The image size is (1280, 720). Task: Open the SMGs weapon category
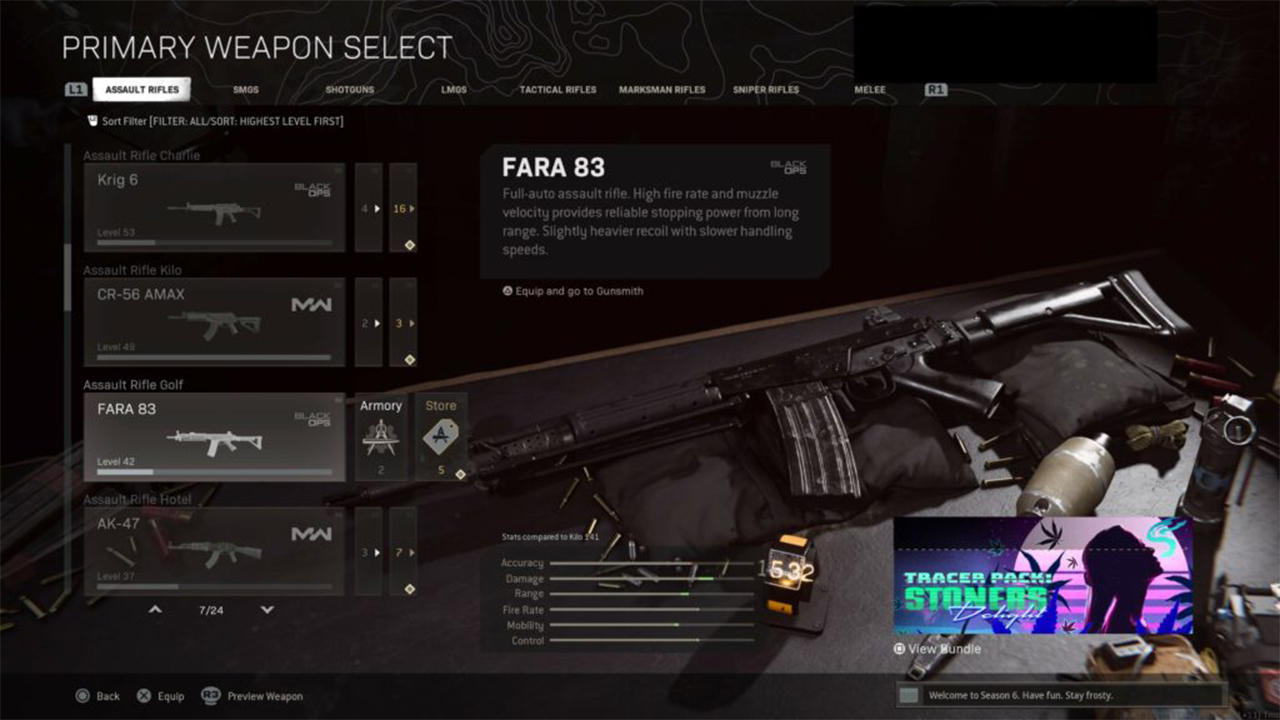pos(246,90)
